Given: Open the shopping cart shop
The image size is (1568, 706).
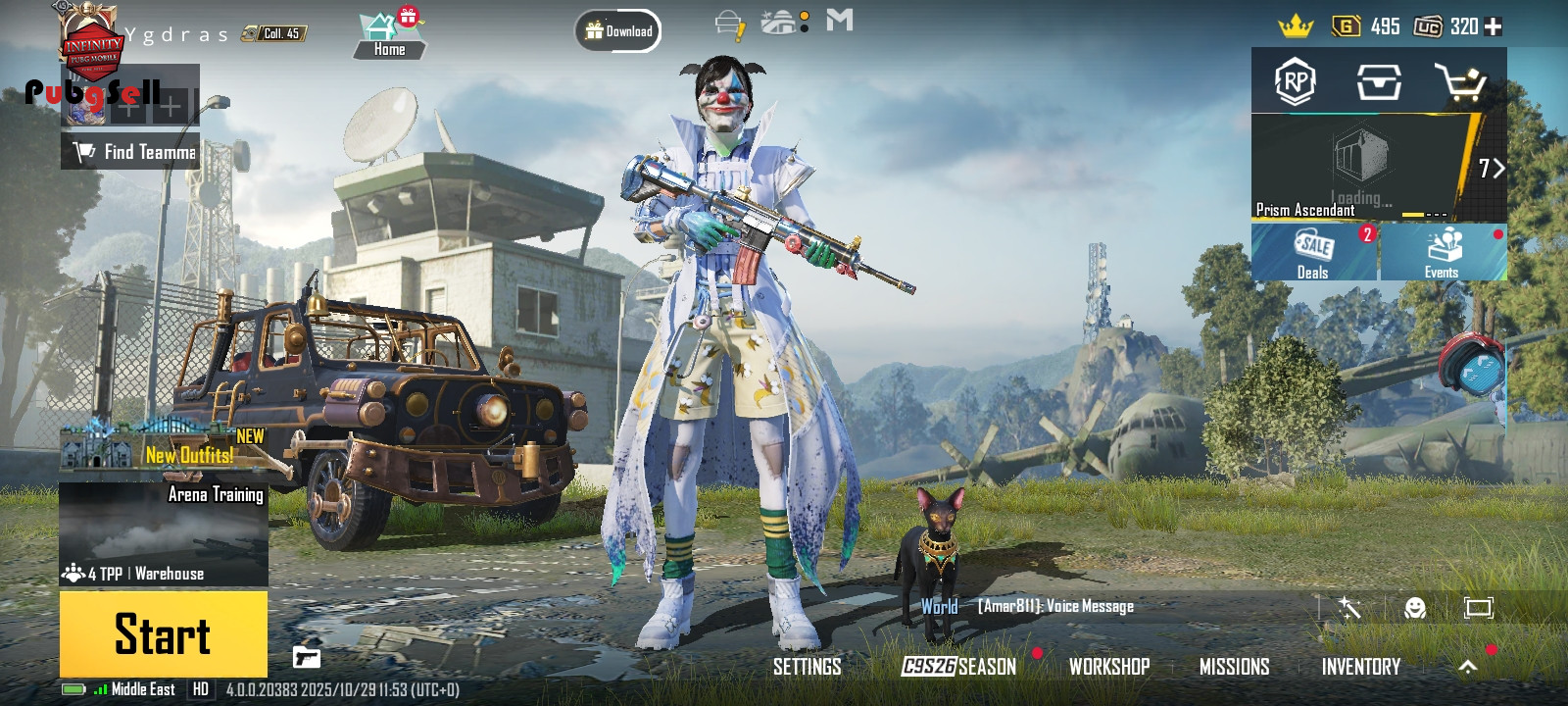Looking at the screenshot, I should pyautogui.click(x=1460, y=82).
